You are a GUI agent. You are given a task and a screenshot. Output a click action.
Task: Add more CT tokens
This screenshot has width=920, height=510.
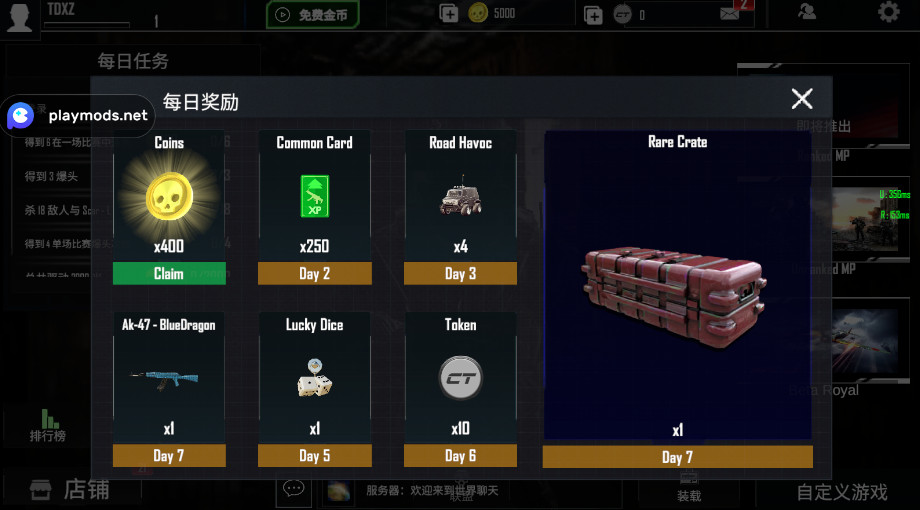(594, 14)
